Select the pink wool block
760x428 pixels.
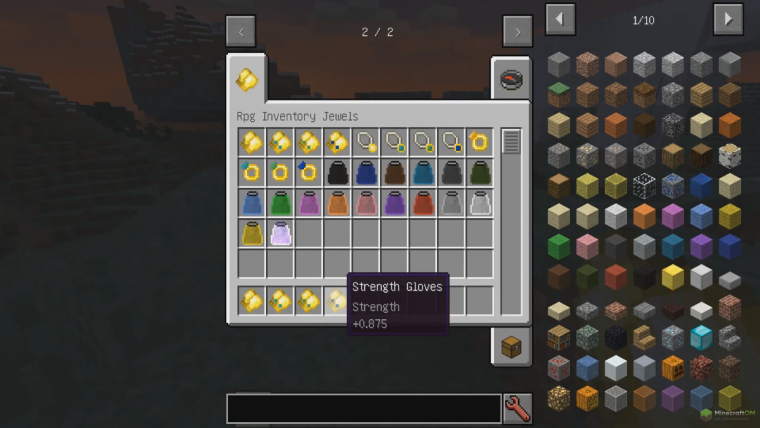(x=587, y=246)
